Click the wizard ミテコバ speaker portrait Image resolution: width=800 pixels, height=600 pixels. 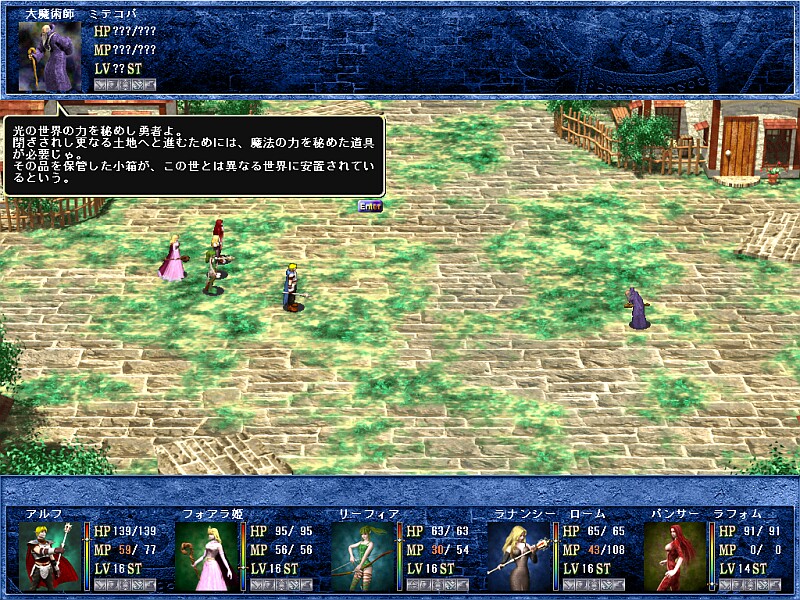(49, 56)
